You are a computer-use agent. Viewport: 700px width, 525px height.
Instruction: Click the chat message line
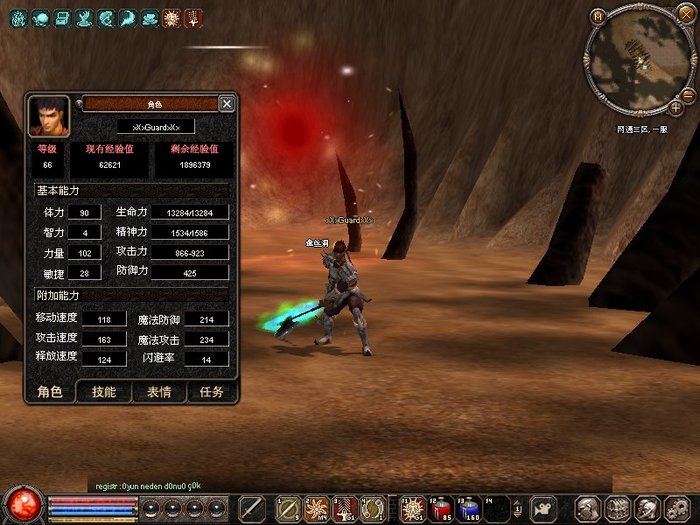pos(148,486)
